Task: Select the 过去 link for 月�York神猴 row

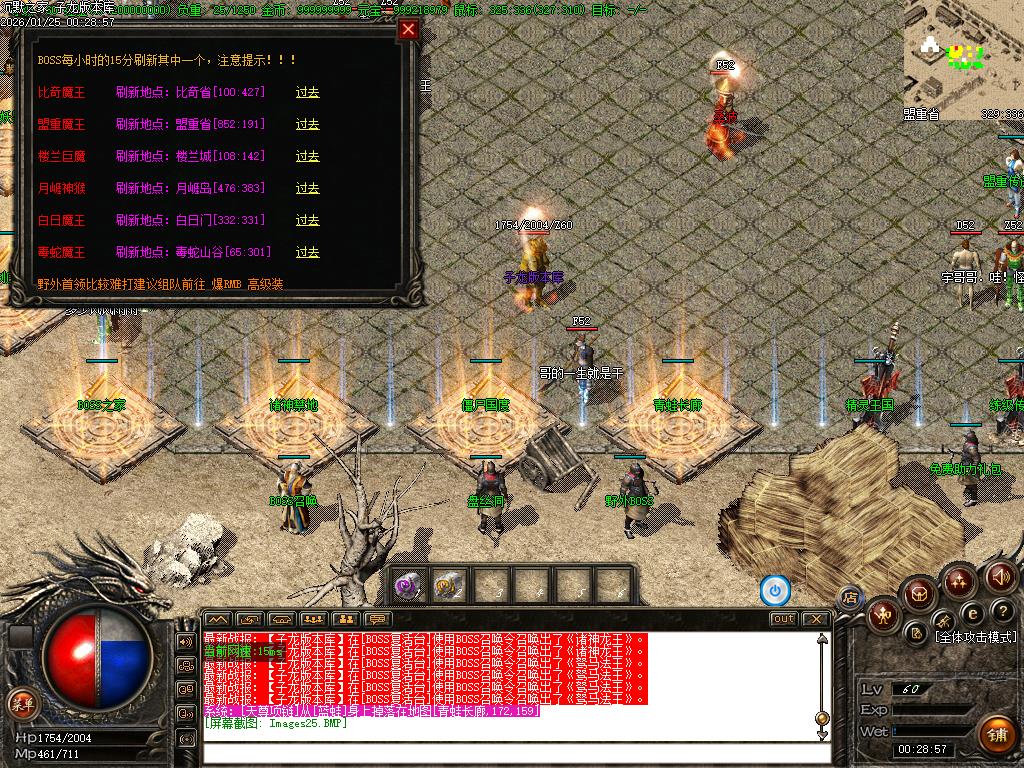Action: [x=307, y=188]
